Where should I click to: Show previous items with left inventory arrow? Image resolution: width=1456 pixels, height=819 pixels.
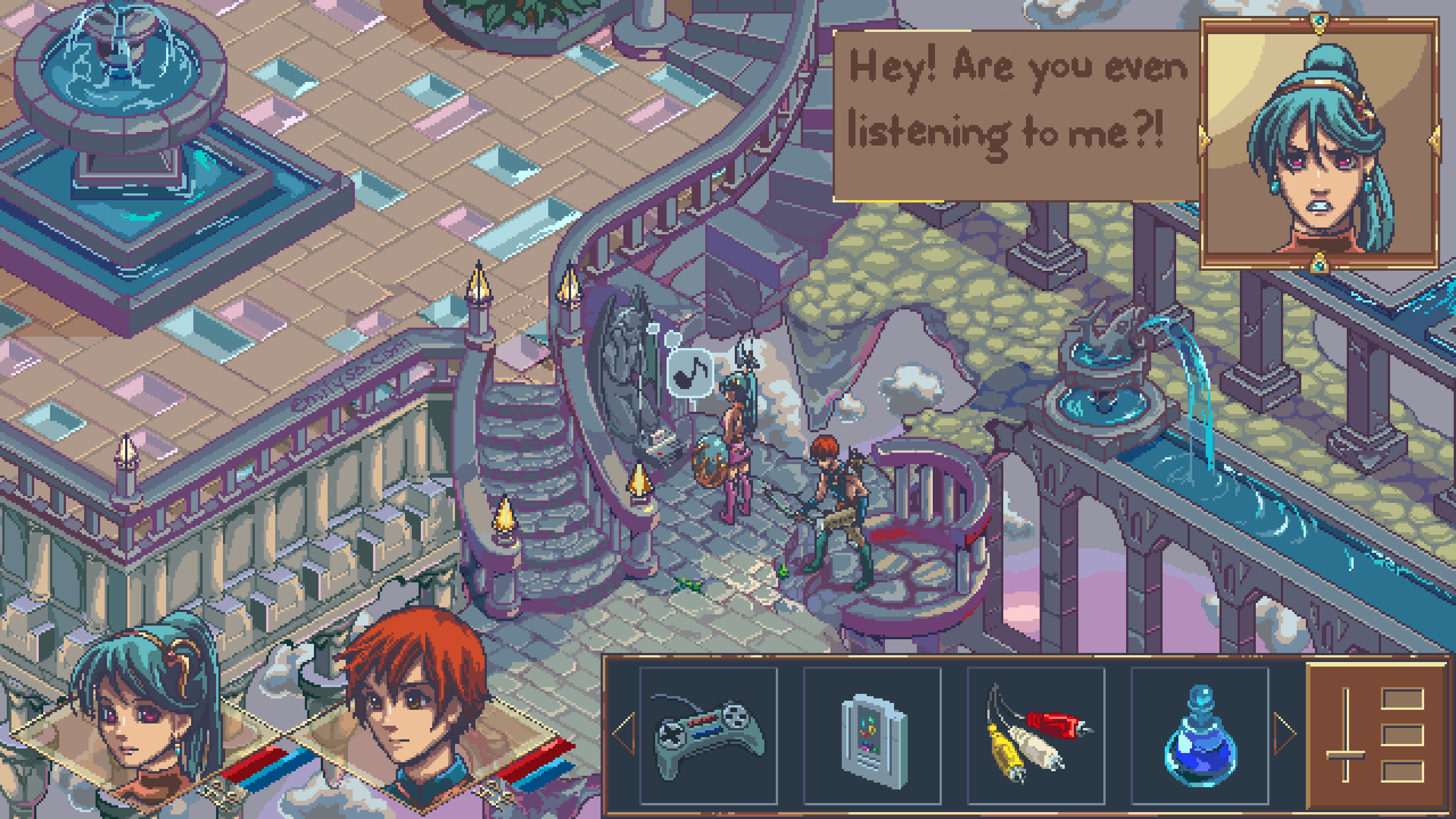pyautogui.click(x=623, y=734)
